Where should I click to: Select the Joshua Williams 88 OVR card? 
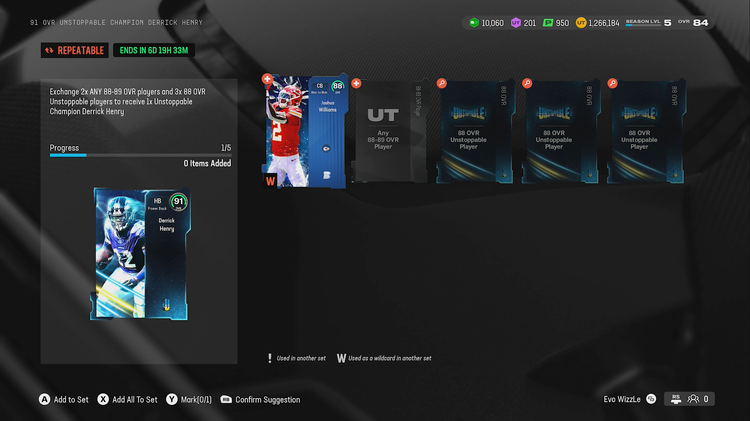[x=305, y=132]
